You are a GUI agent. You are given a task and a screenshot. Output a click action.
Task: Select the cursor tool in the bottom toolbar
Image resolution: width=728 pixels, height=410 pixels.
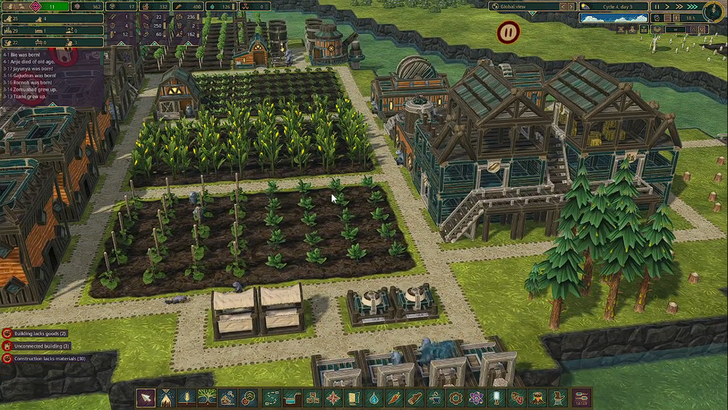point(146,398)
